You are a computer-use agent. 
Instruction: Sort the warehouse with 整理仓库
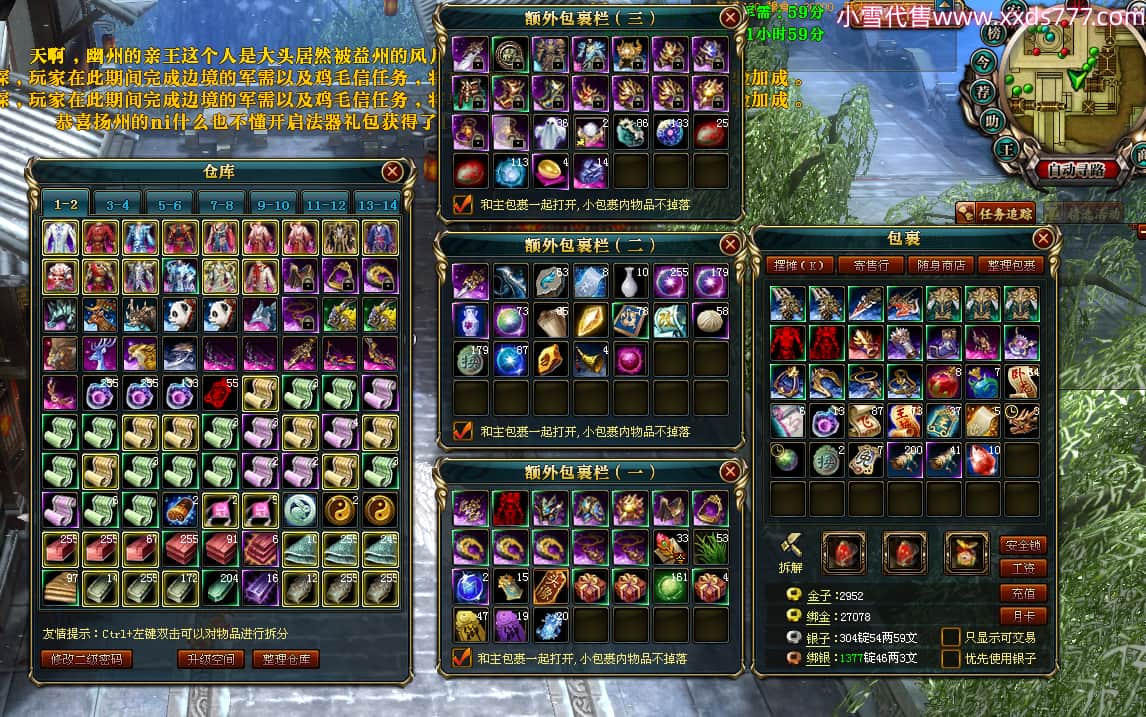point(286,659)
